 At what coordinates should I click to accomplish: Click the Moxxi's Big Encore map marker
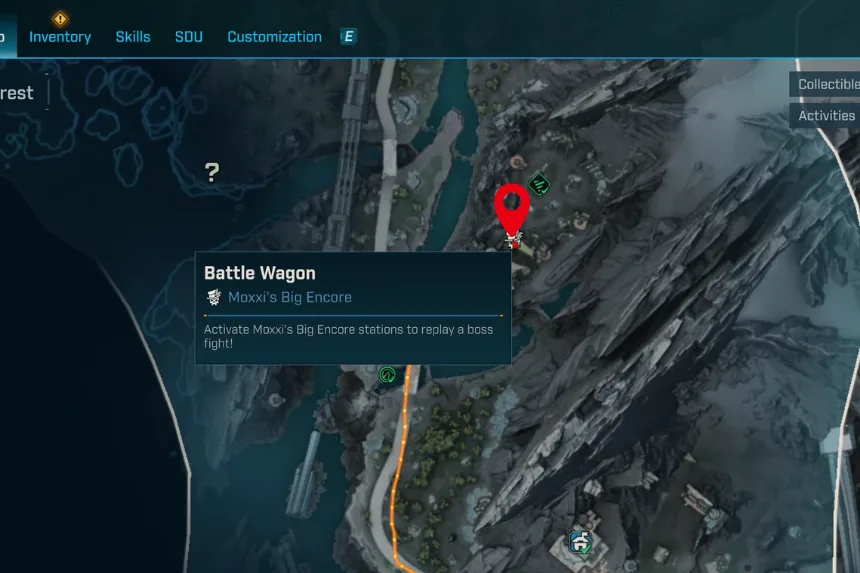(513, 239)
